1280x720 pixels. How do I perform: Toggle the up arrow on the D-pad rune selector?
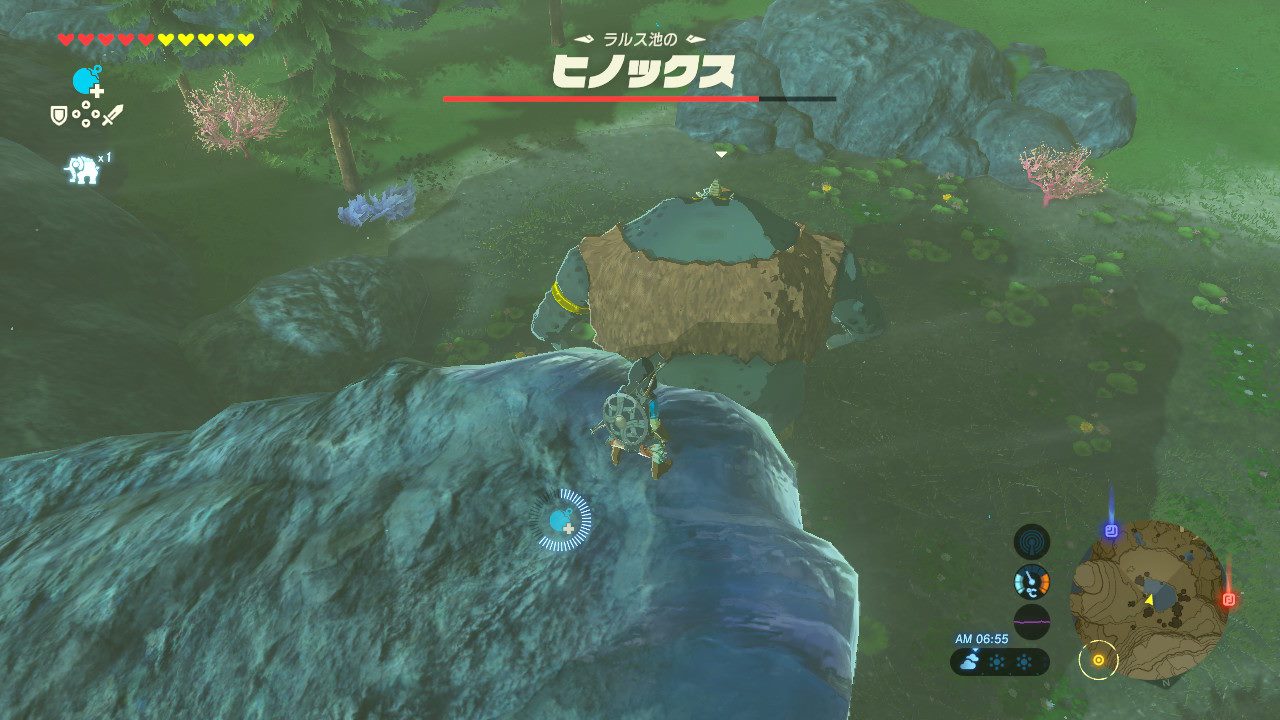tap(86, 104)
